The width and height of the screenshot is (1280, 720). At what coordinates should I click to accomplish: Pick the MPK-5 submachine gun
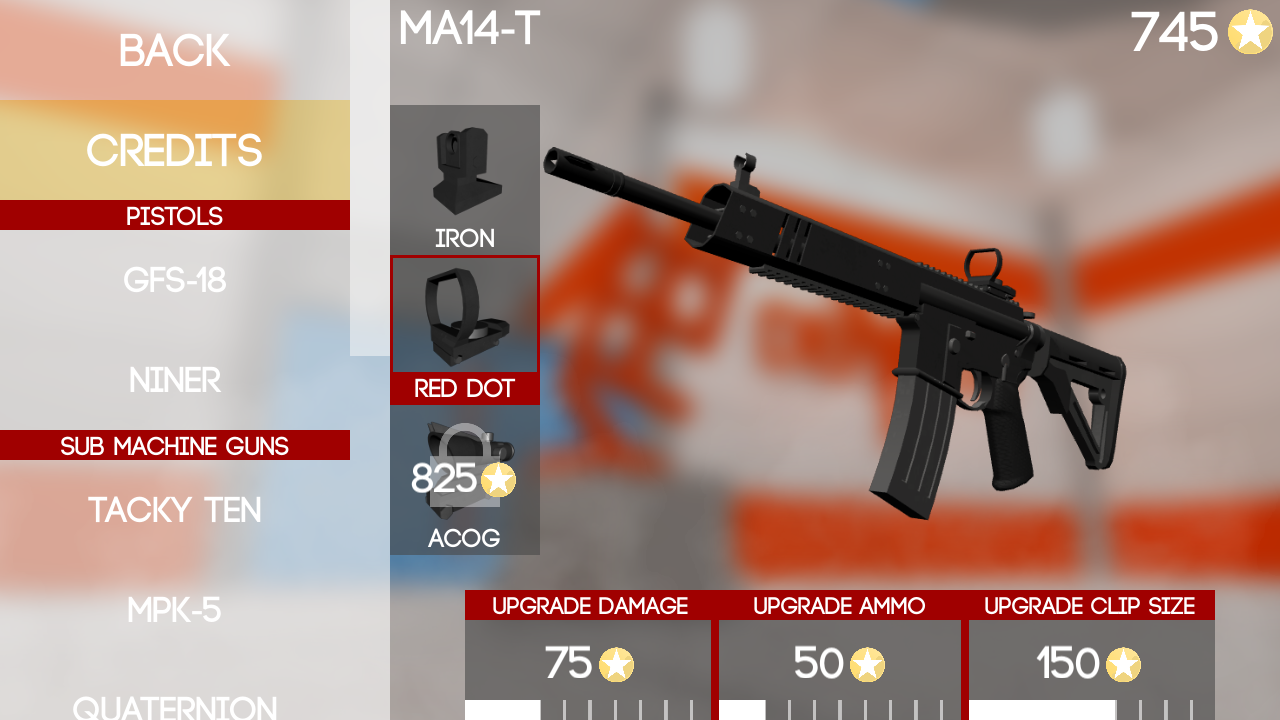[174, 610]
